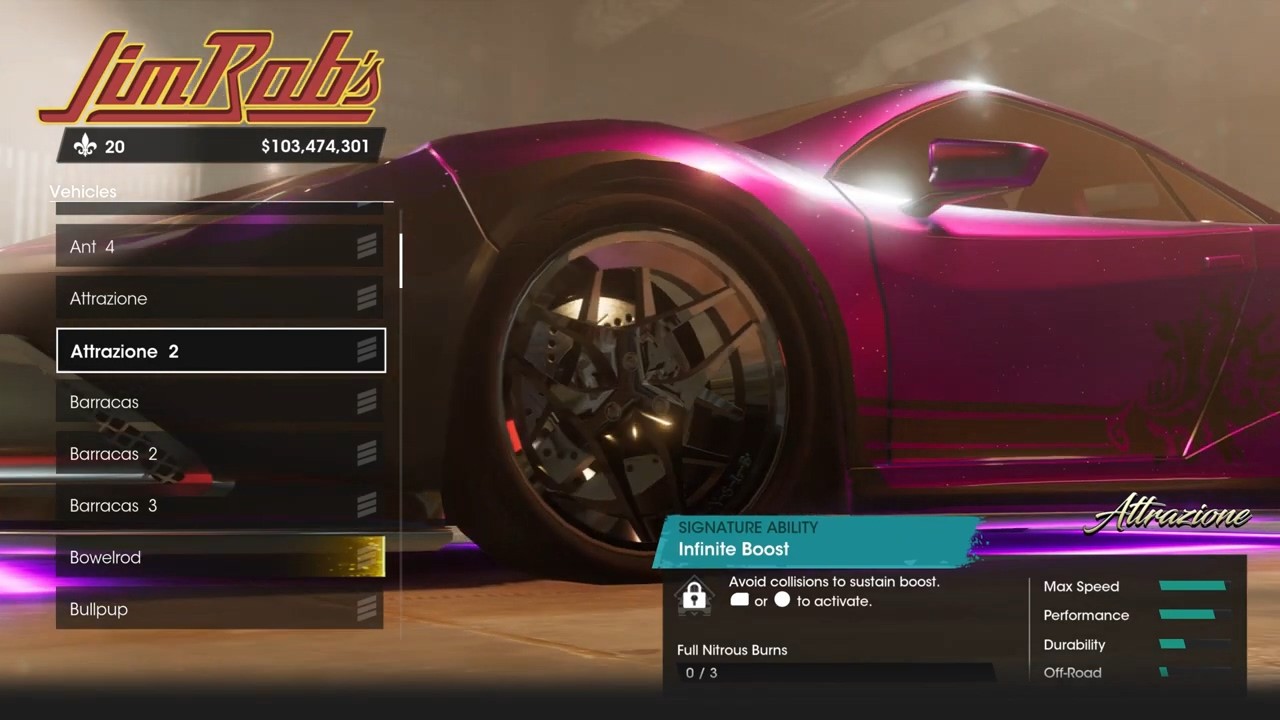1280x720 pixels.
Task: Choose the Bullpup vehicle entry
Action: [220, 609]
